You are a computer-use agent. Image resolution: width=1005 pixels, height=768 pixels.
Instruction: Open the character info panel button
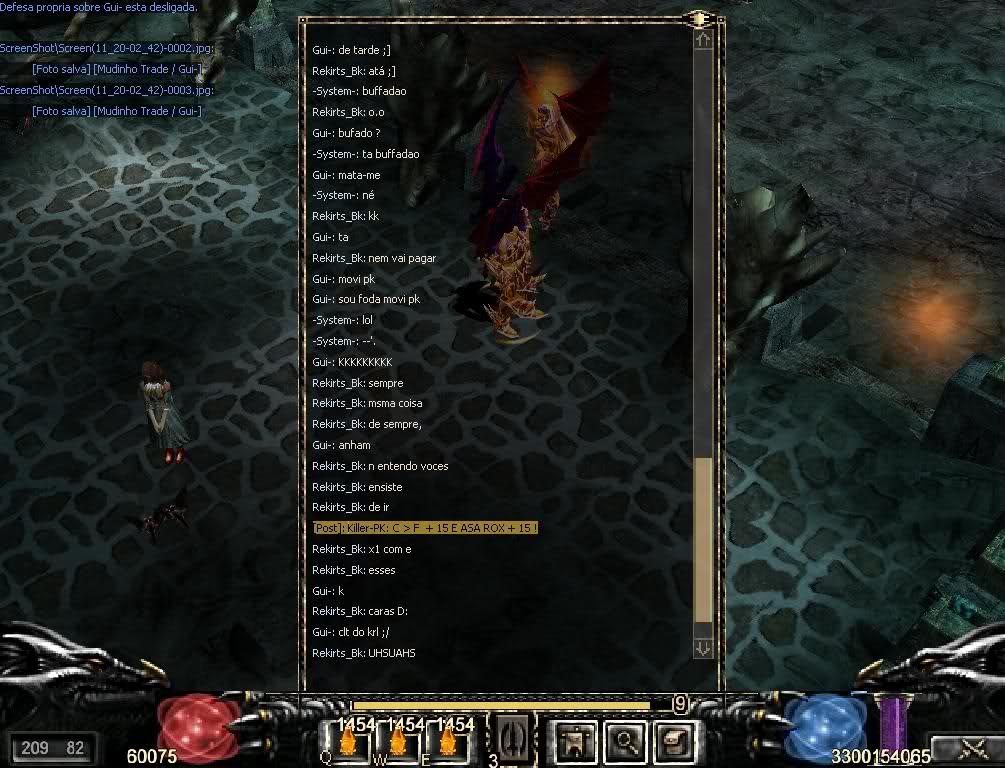coord(575,741)
